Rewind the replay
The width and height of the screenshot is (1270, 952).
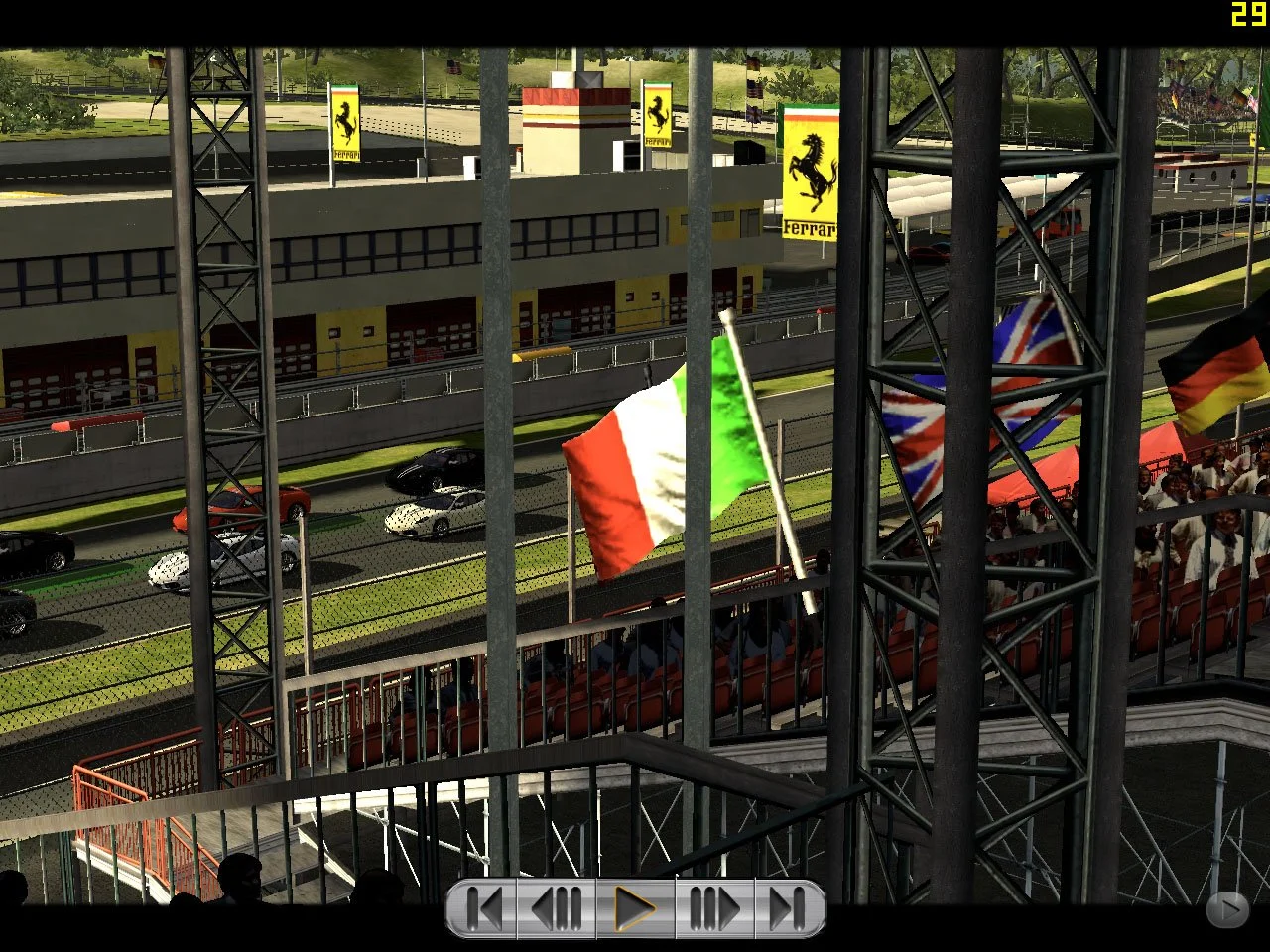(557, 905)
